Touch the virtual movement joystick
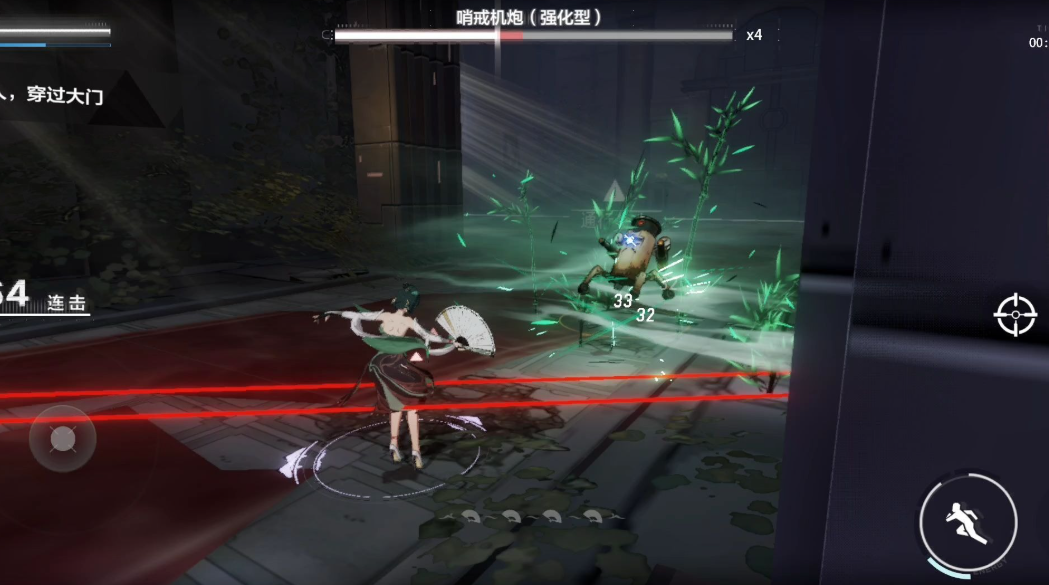The height and width of the screenshot is (585, 1049). [x=62, y=438]
